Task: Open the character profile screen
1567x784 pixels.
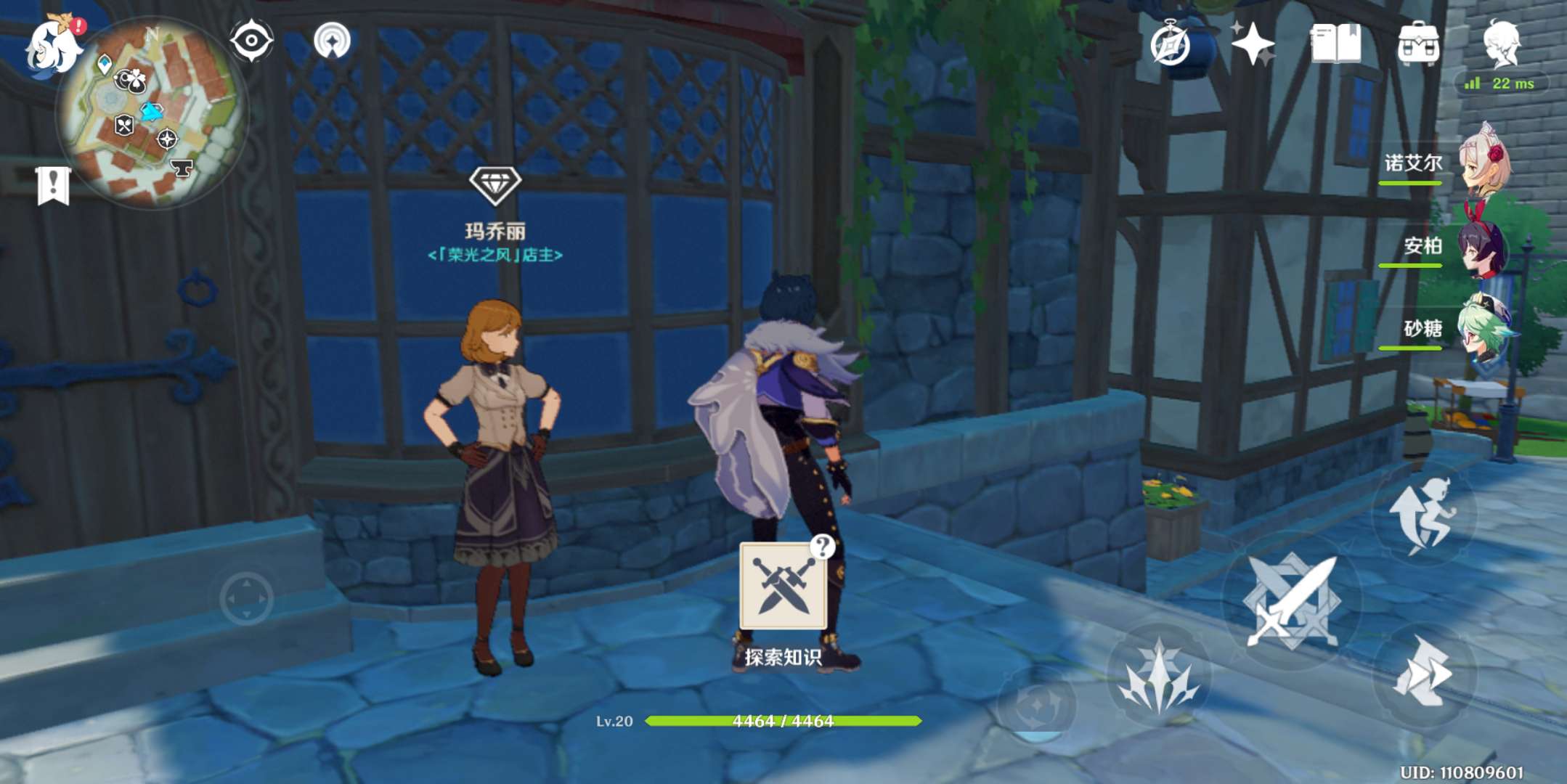Action: (x=1501, y=44)
